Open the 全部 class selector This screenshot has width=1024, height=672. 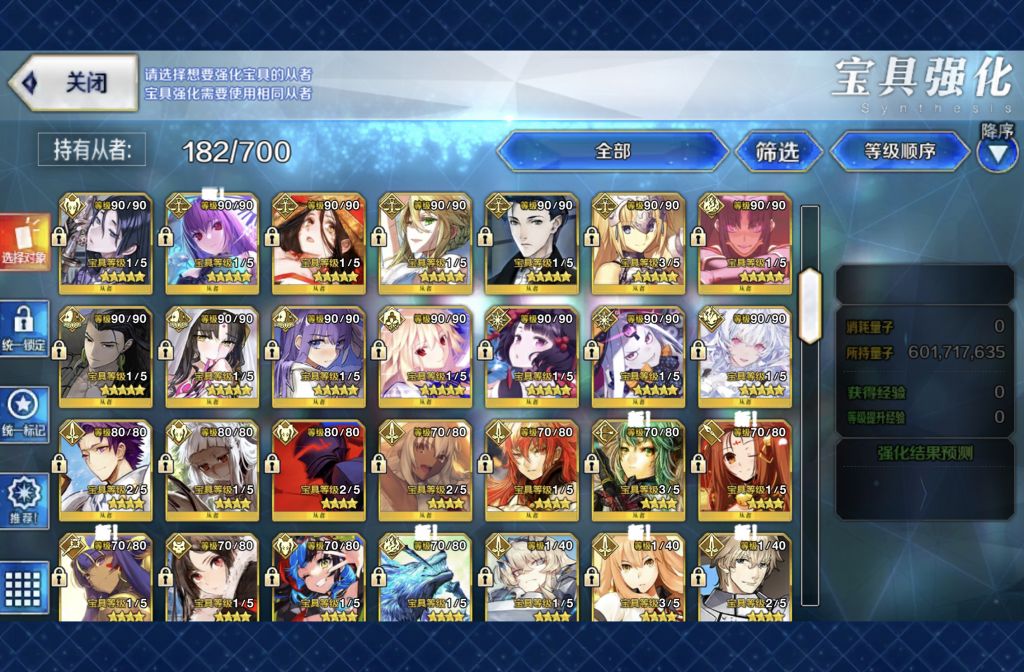pyautogui.click(x=612, y=151)
